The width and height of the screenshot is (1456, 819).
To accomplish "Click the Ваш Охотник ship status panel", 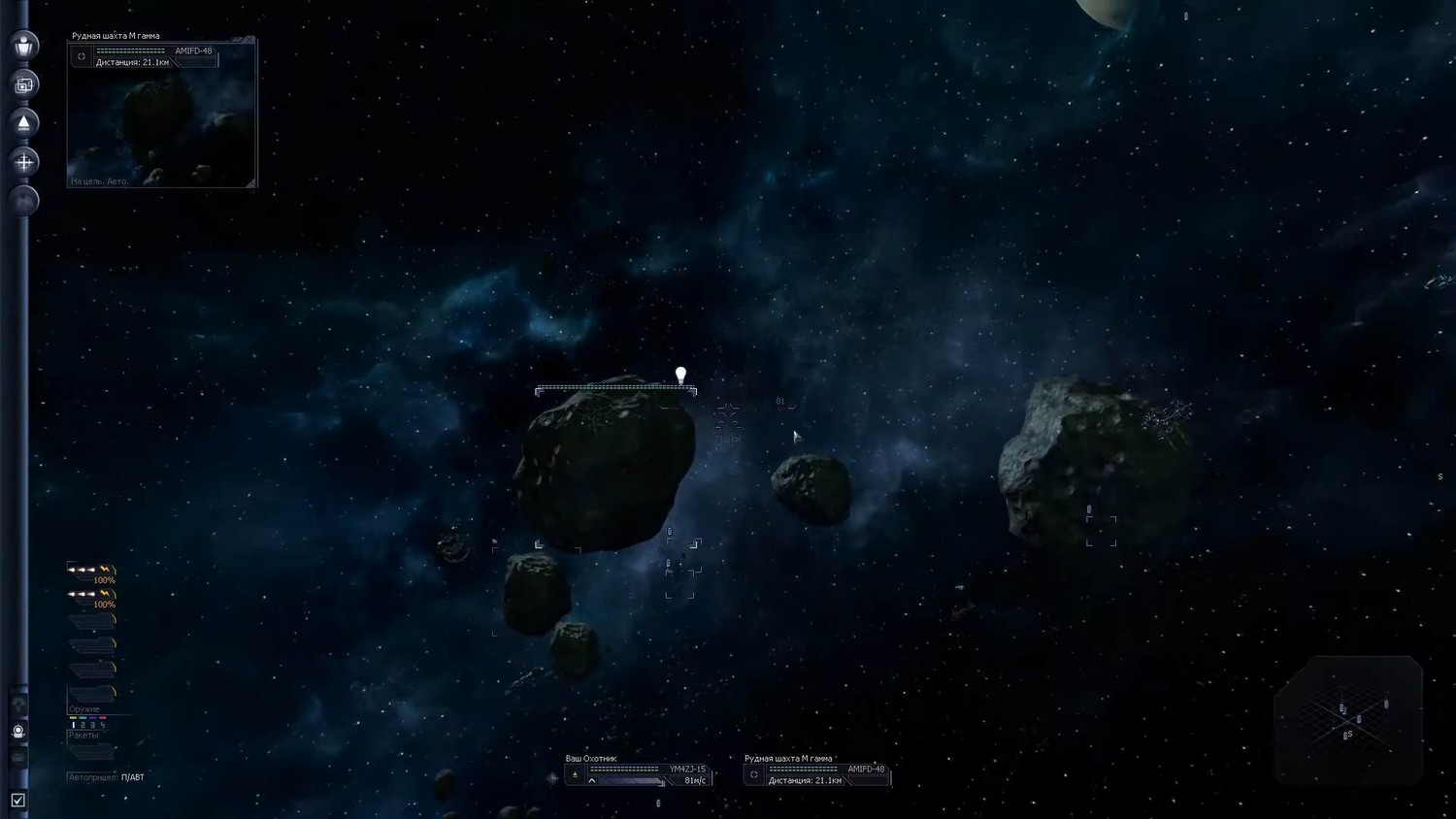I will pyautogui.click(x=638, y=770).
